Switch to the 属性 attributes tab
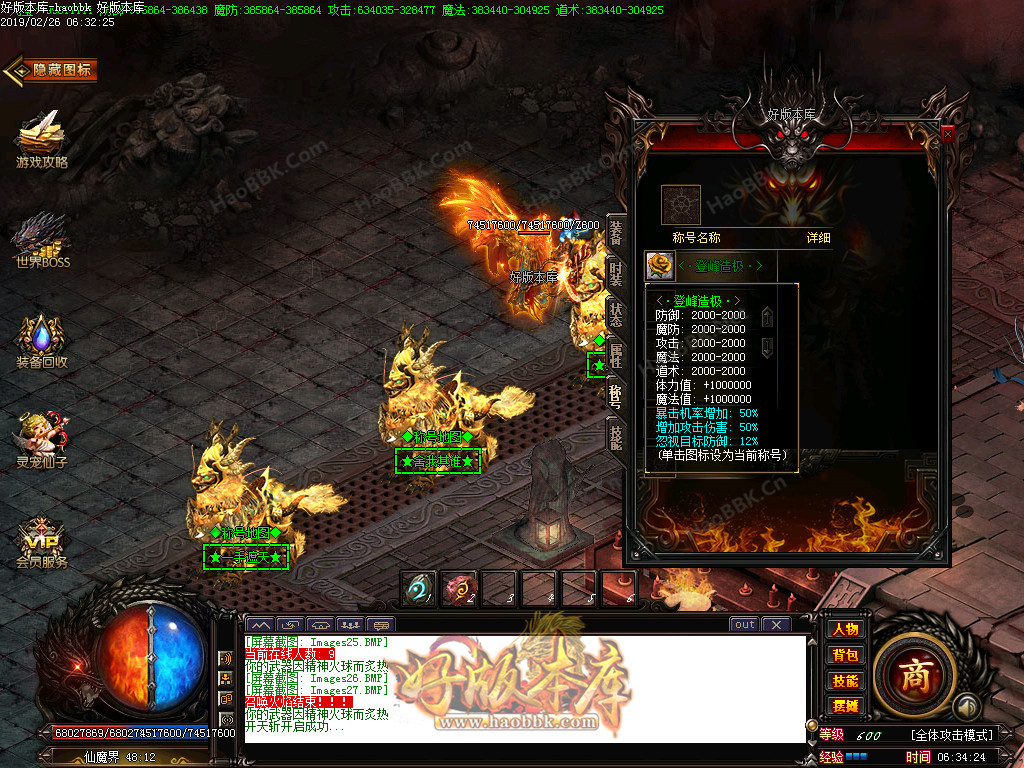The image size is (1024, 768). pos(616,355)
